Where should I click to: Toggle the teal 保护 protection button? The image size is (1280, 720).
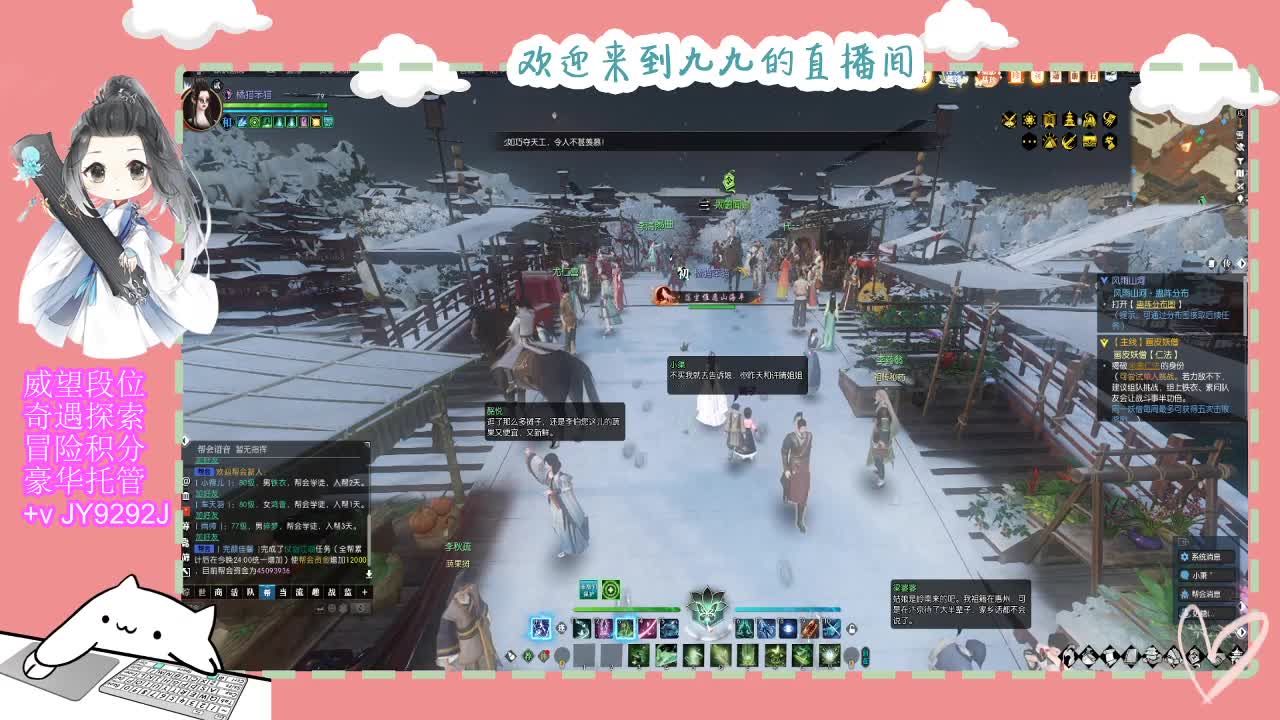click(x=588, y=589)
